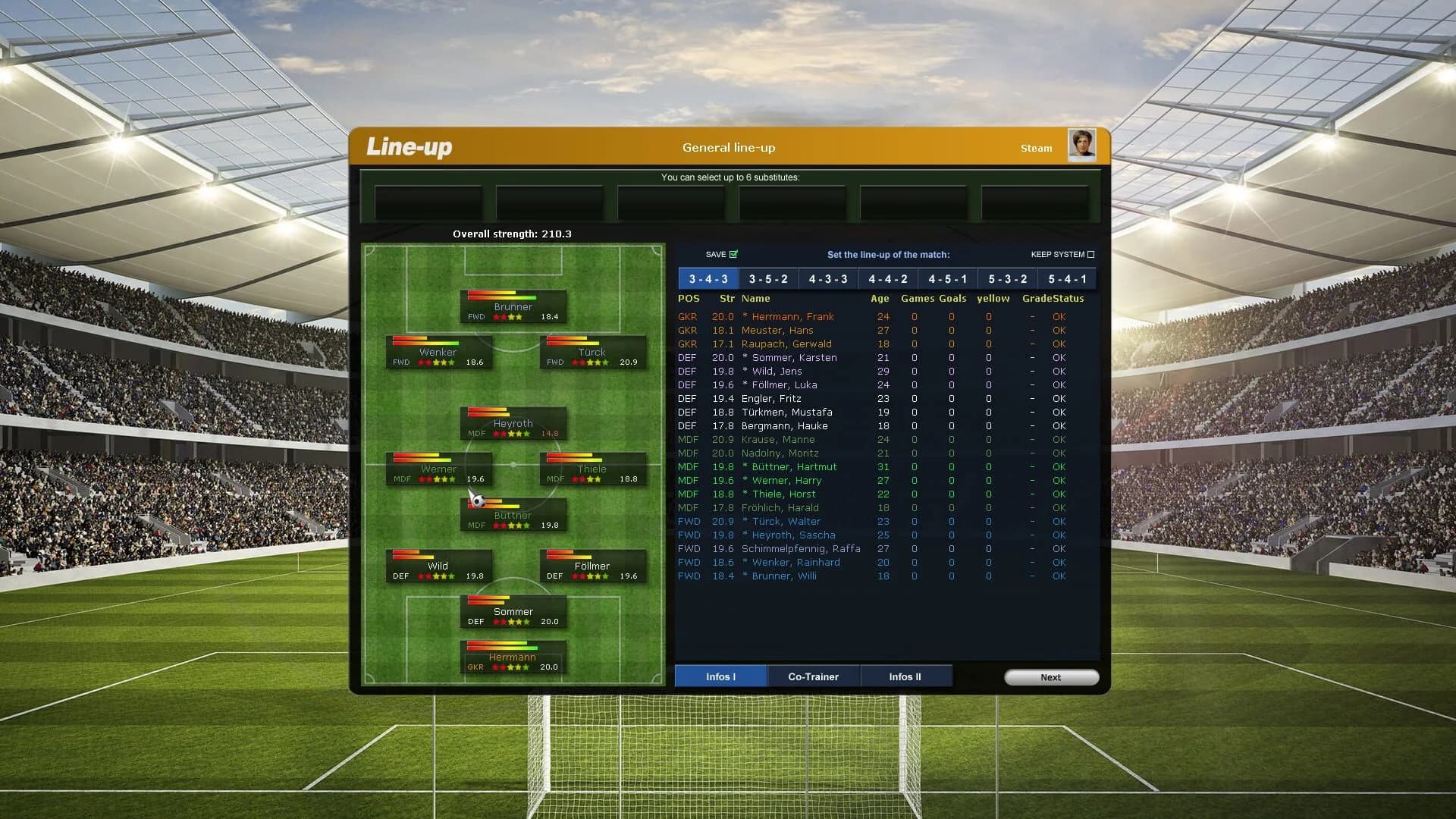Click the manager portrait beside Steam

click(1082, 146)
